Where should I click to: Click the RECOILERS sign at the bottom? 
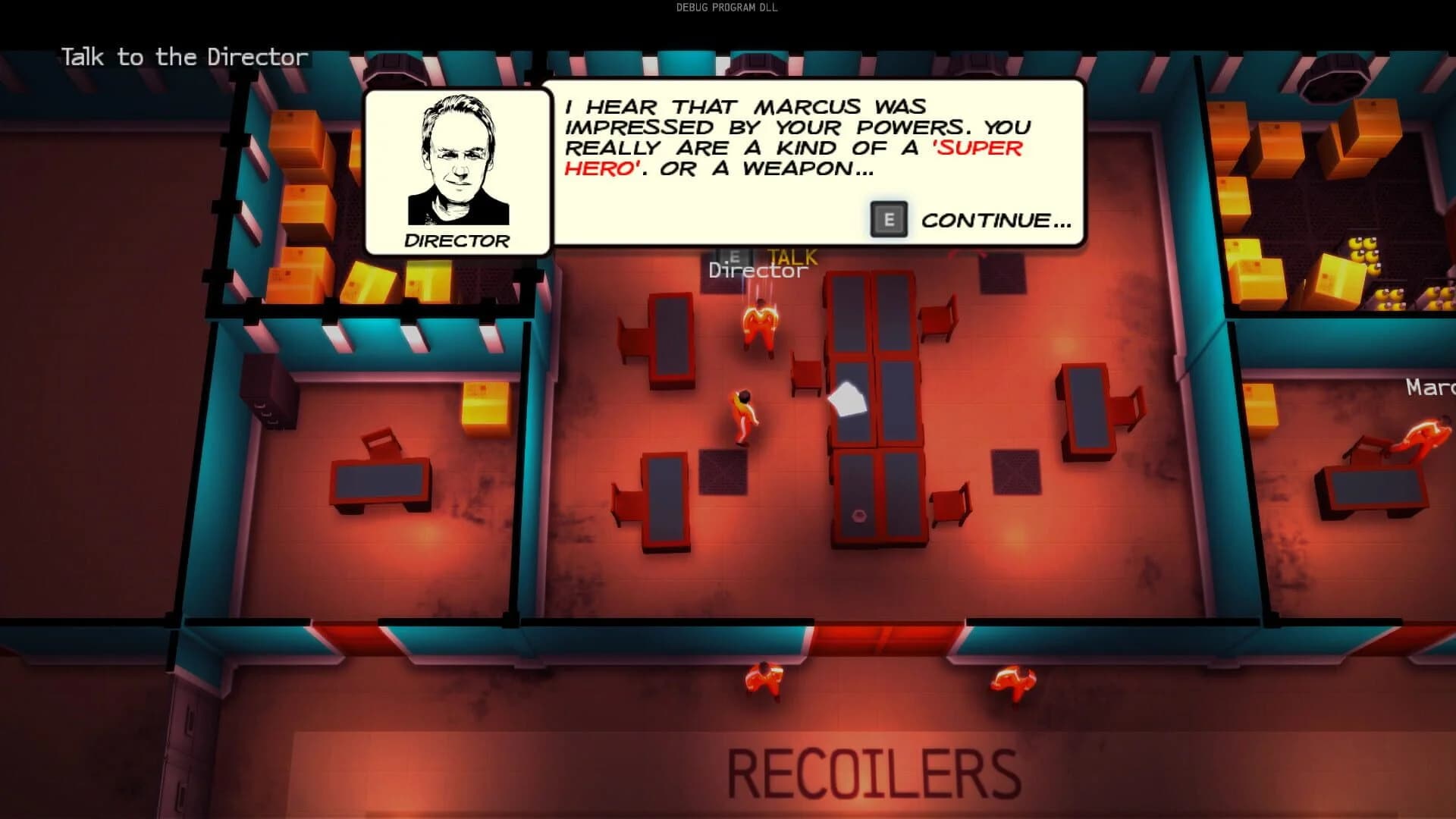point(872,770)
